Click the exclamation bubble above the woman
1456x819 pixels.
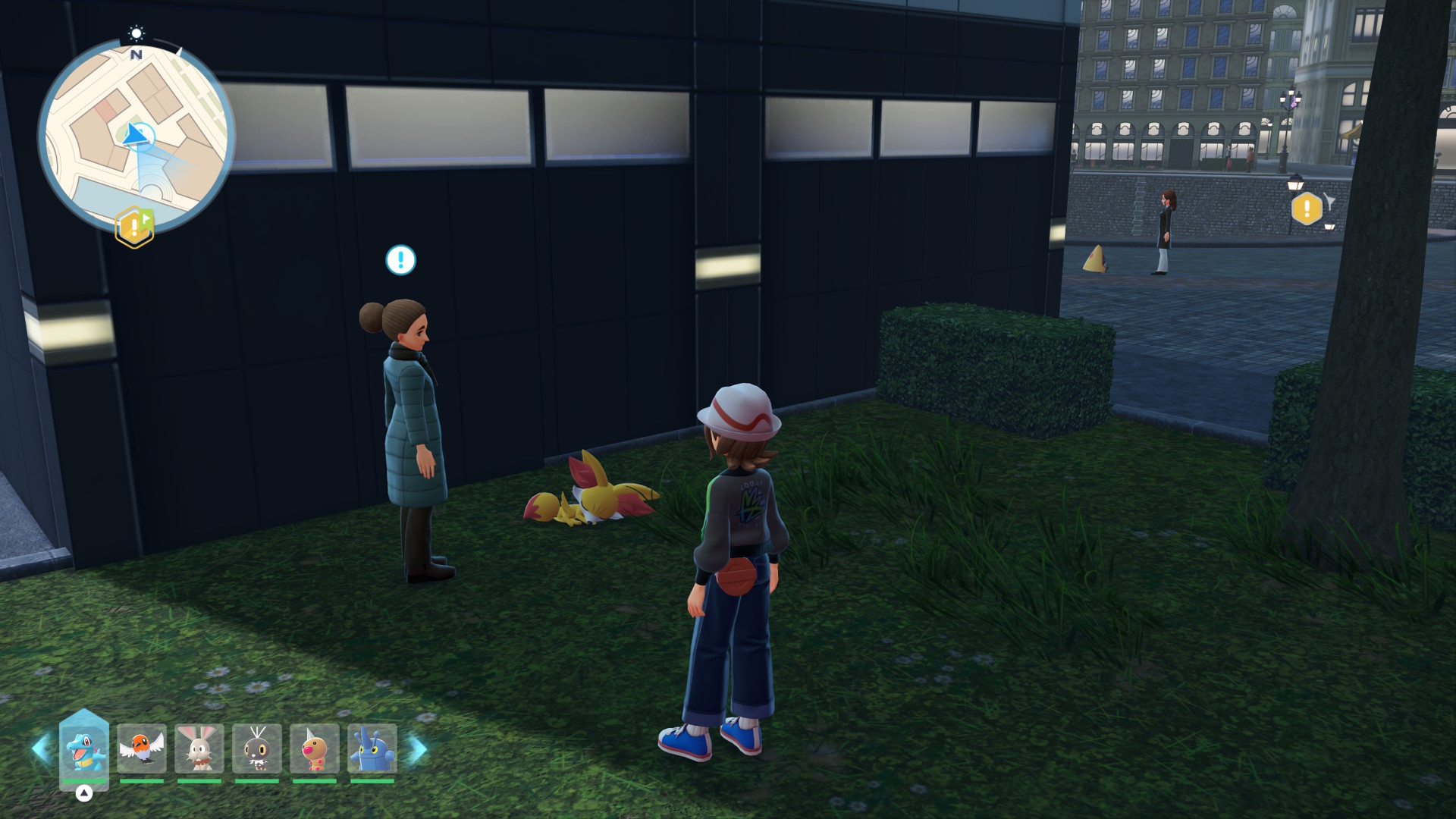(400, 260)
